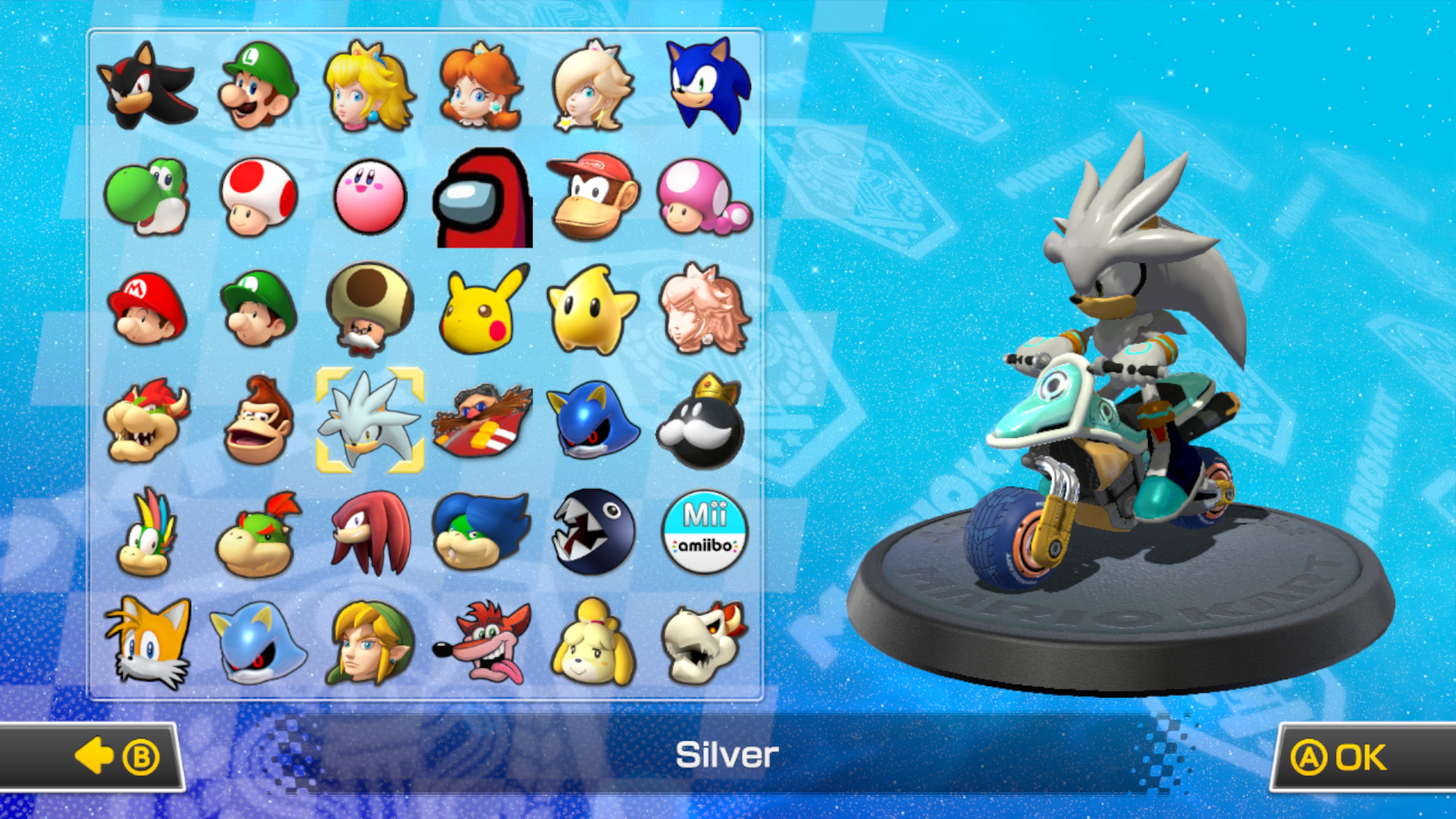Select Metal Sonic in the fourth row
The height and width of the screenshot is (819, 1456).
tap(593, 423)
